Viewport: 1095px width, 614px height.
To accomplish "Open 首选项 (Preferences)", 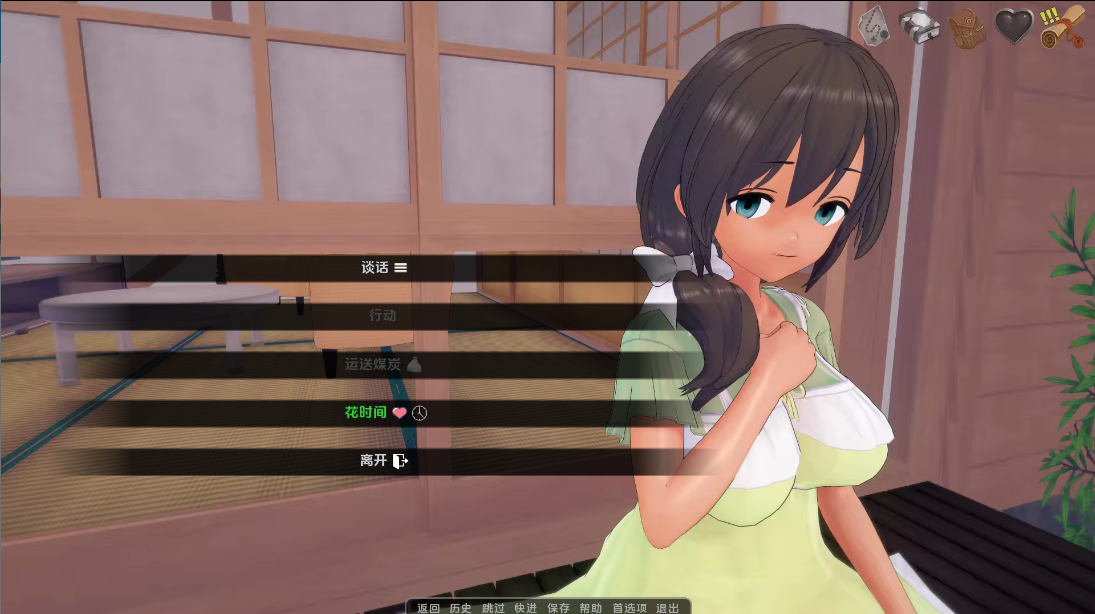I will 629,607.
